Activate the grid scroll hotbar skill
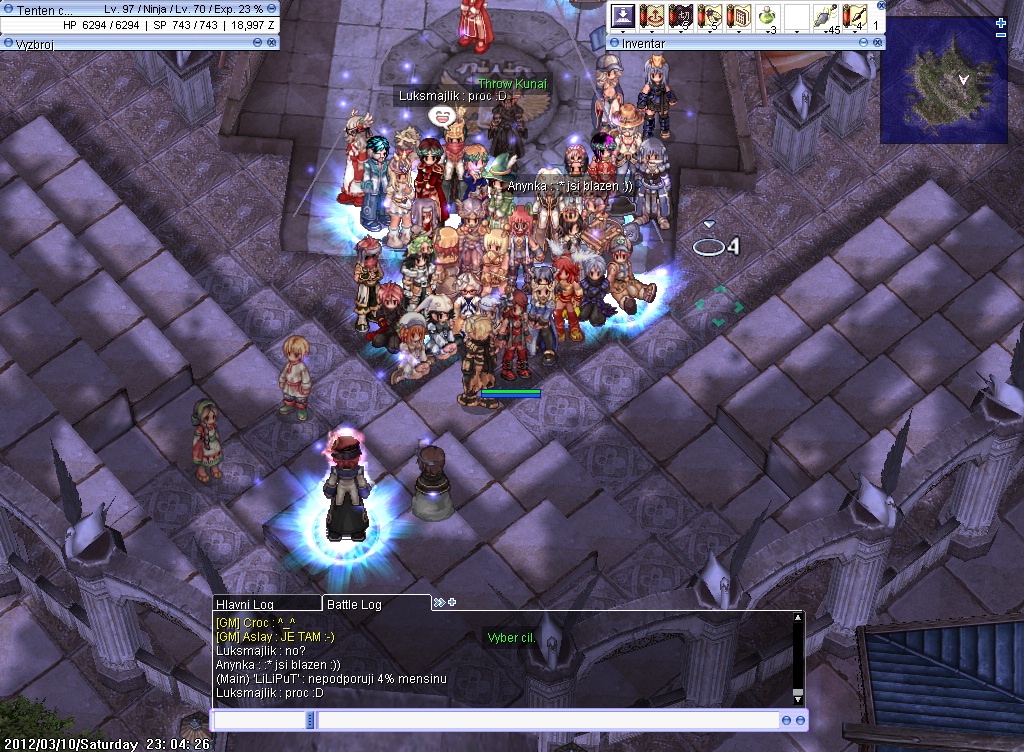1024x752 pixels. (739, 17)
